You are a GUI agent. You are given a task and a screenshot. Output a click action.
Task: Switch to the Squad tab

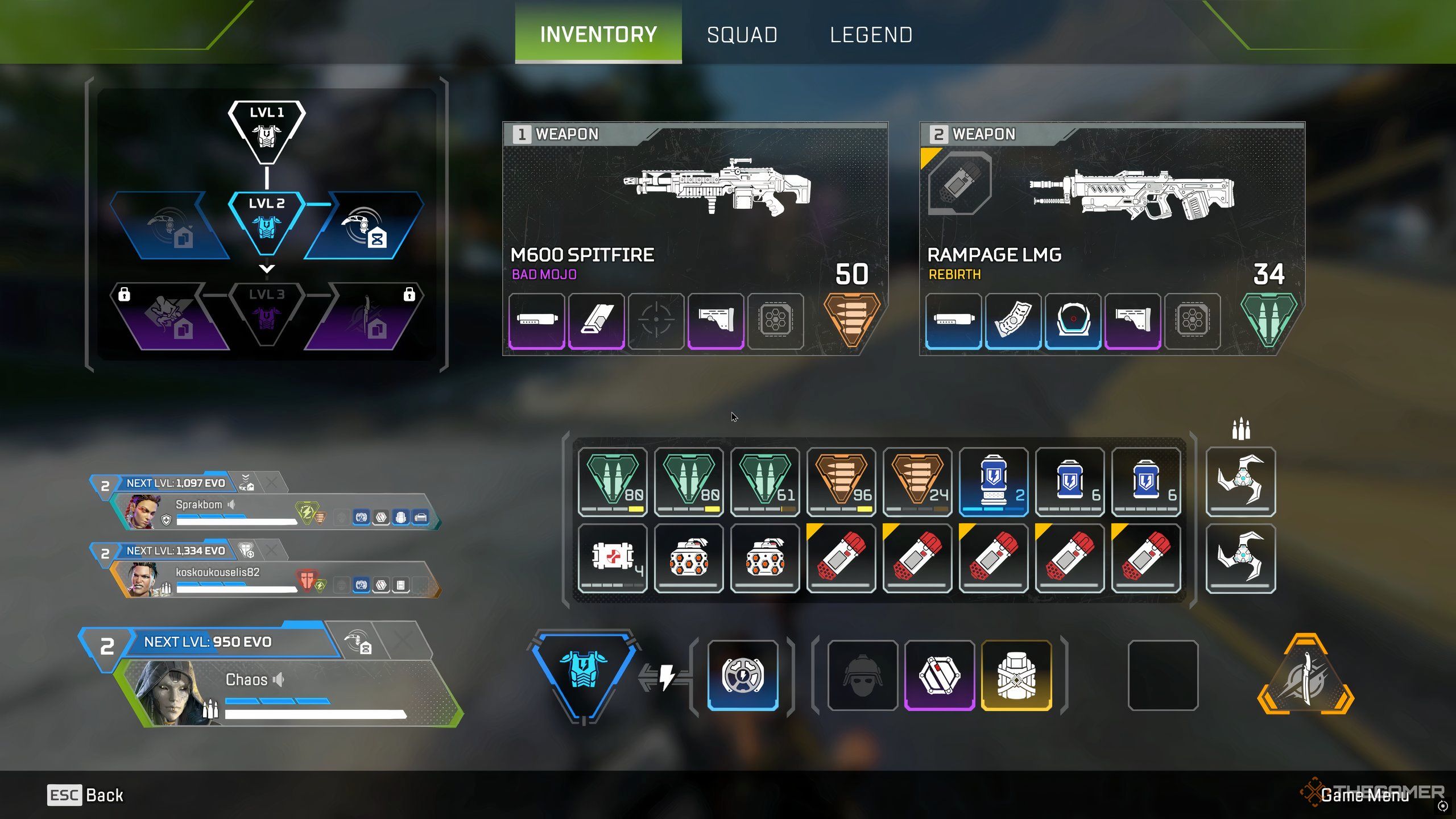tap(742, 35)
